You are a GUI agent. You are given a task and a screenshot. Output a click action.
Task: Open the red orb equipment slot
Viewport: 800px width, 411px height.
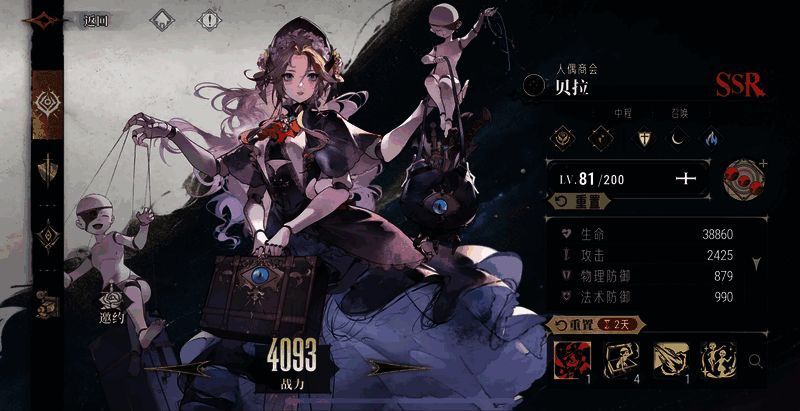click(741, 179)
